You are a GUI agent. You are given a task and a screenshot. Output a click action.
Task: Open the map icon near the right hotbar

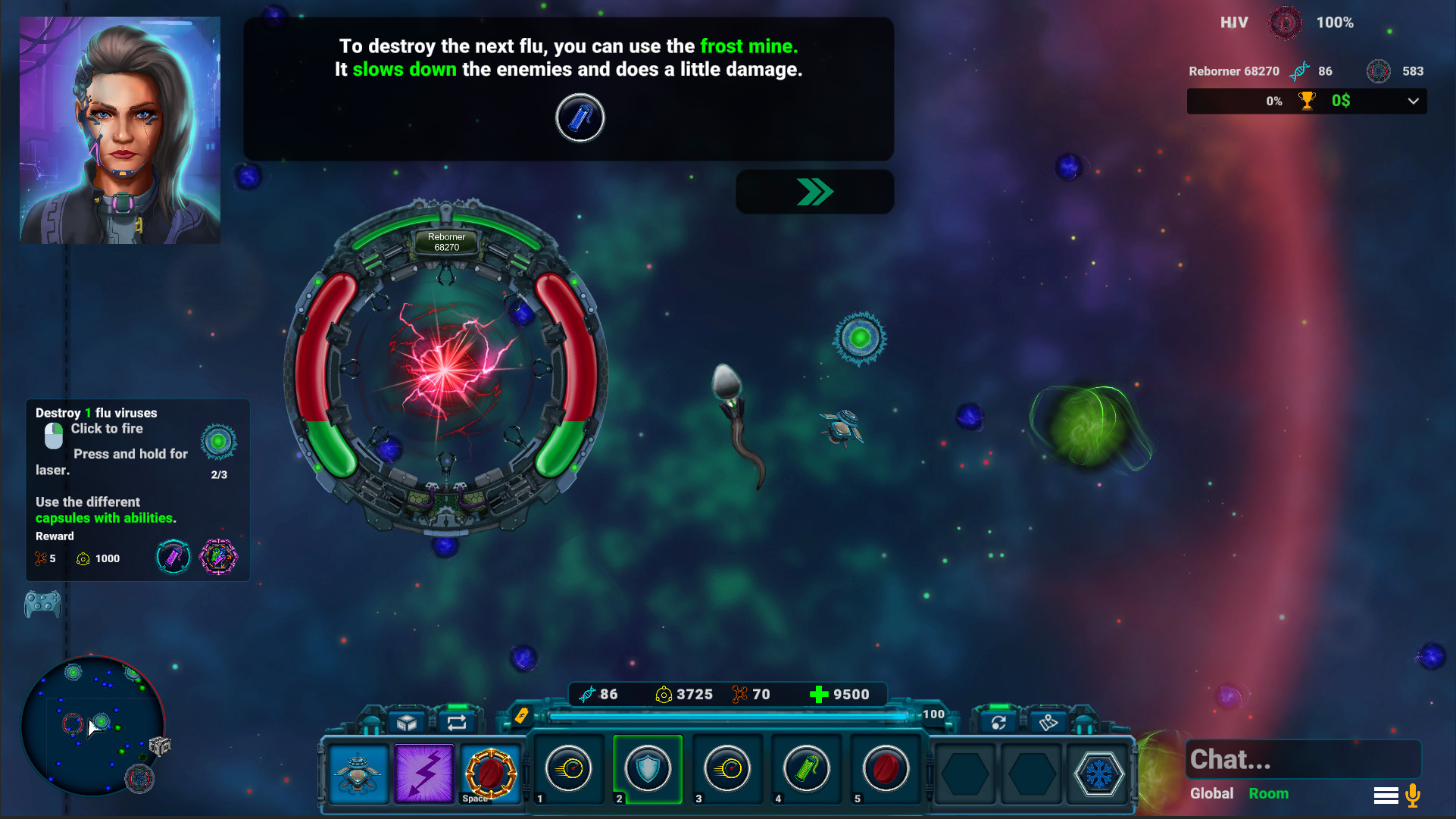(x=1048, y=724)
